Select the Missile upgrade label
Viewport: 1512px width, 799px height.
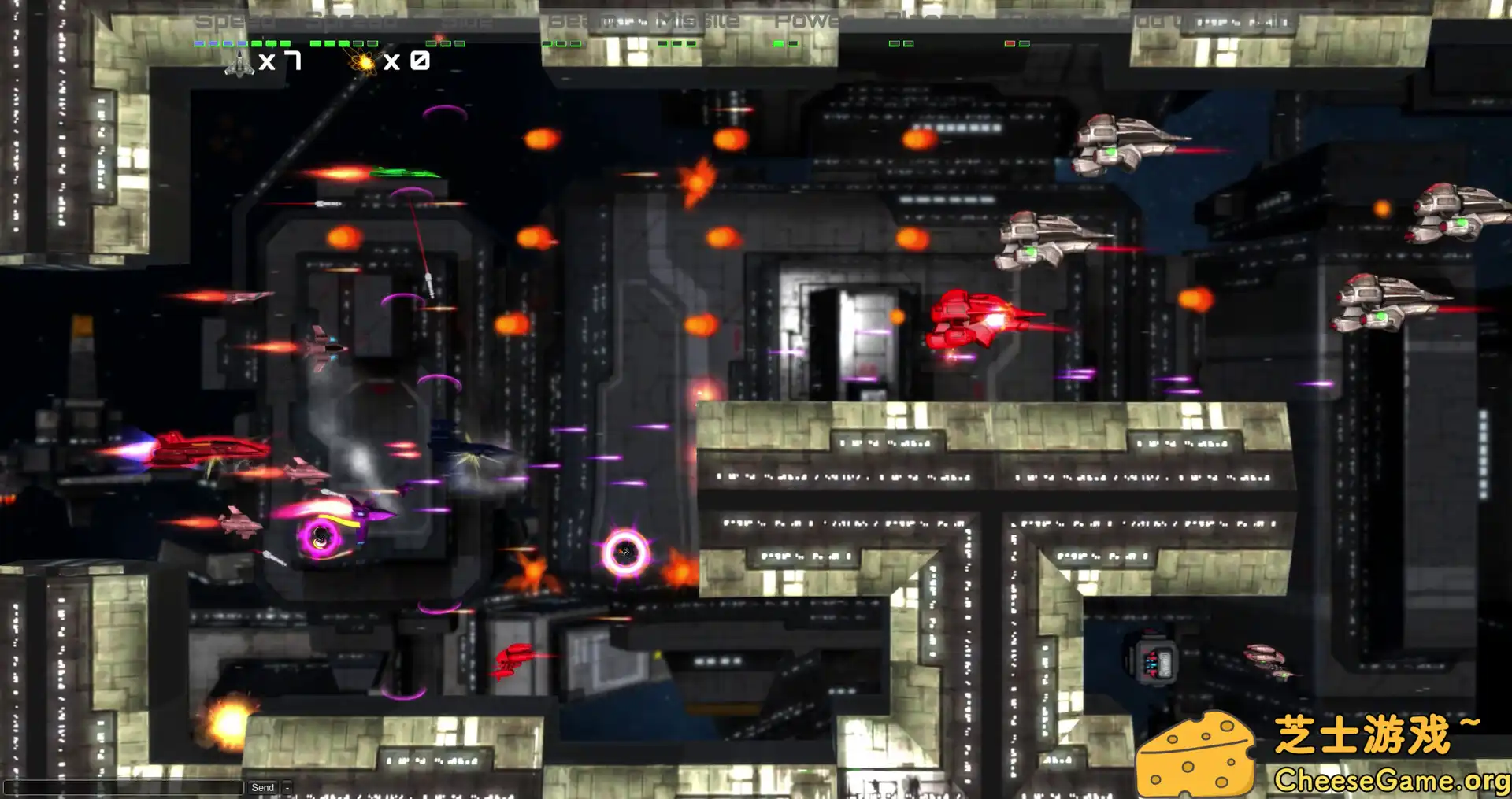(x=698, y=20)
